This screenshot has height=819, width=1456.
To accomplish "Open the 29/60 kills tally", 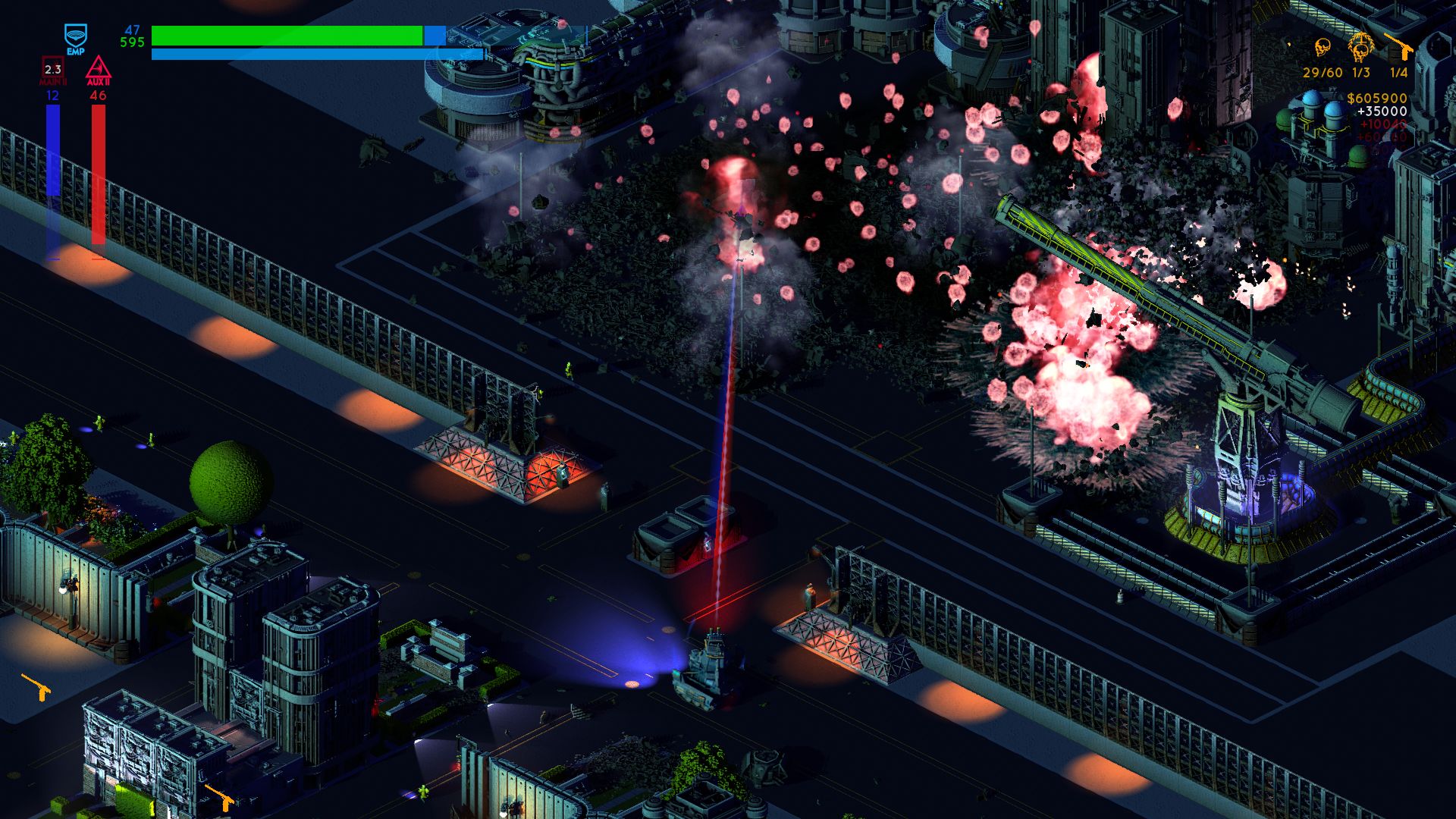I will point(1323,72).
